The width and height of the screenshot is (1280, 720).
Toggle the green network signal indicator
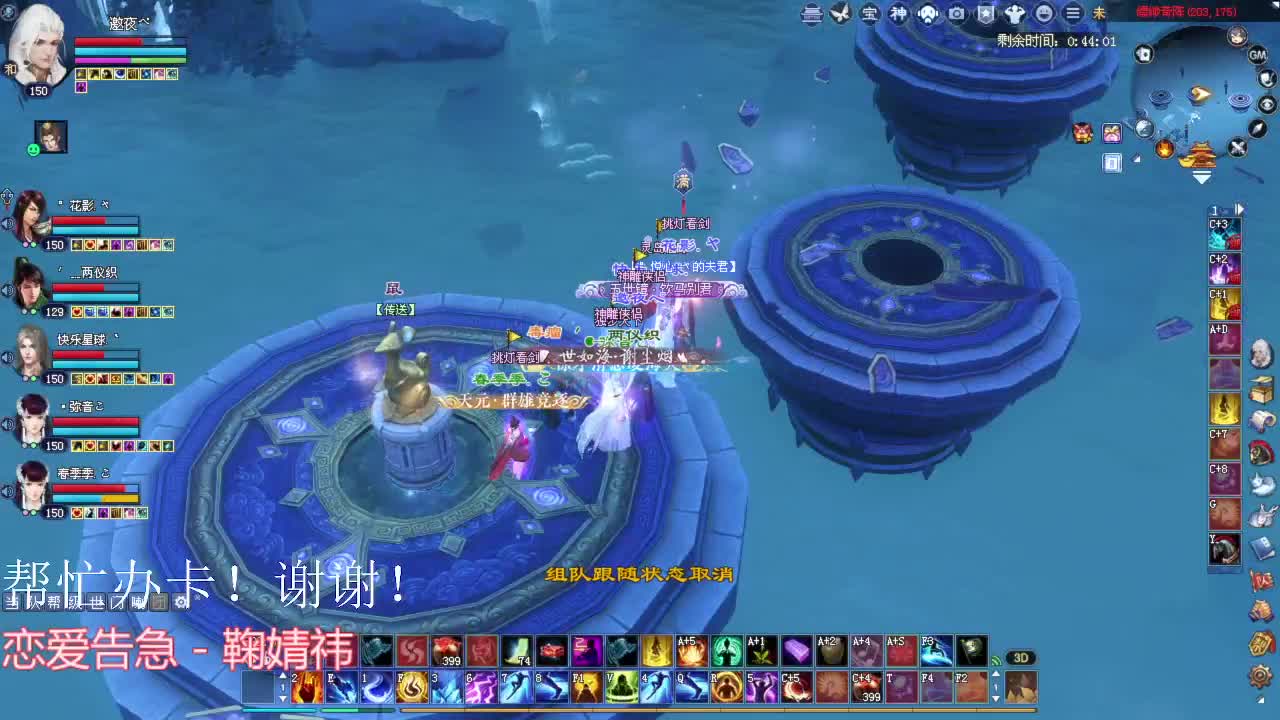coord(996,660)
